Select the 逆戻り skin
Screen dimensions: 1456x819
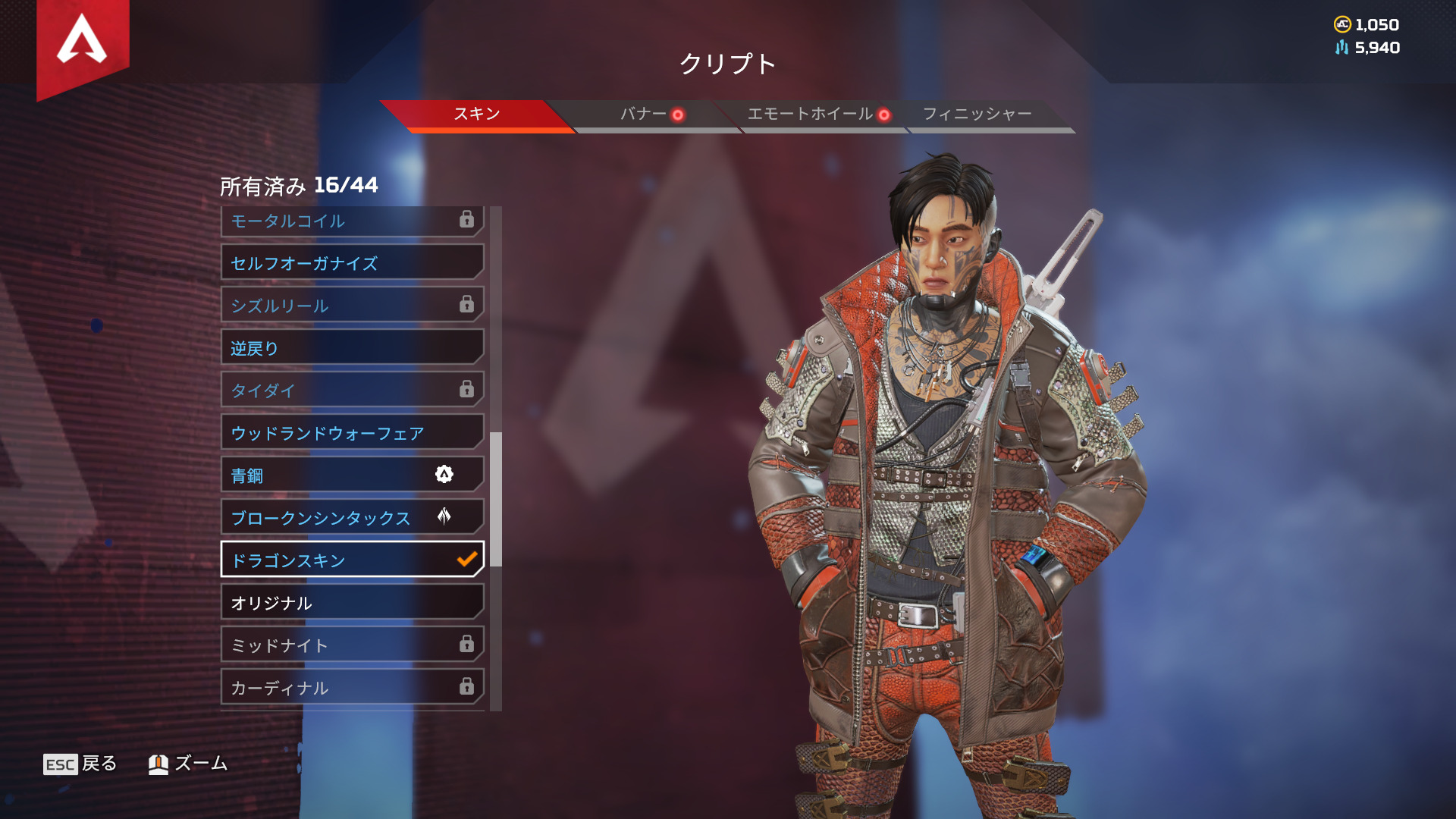pos(352,348)
